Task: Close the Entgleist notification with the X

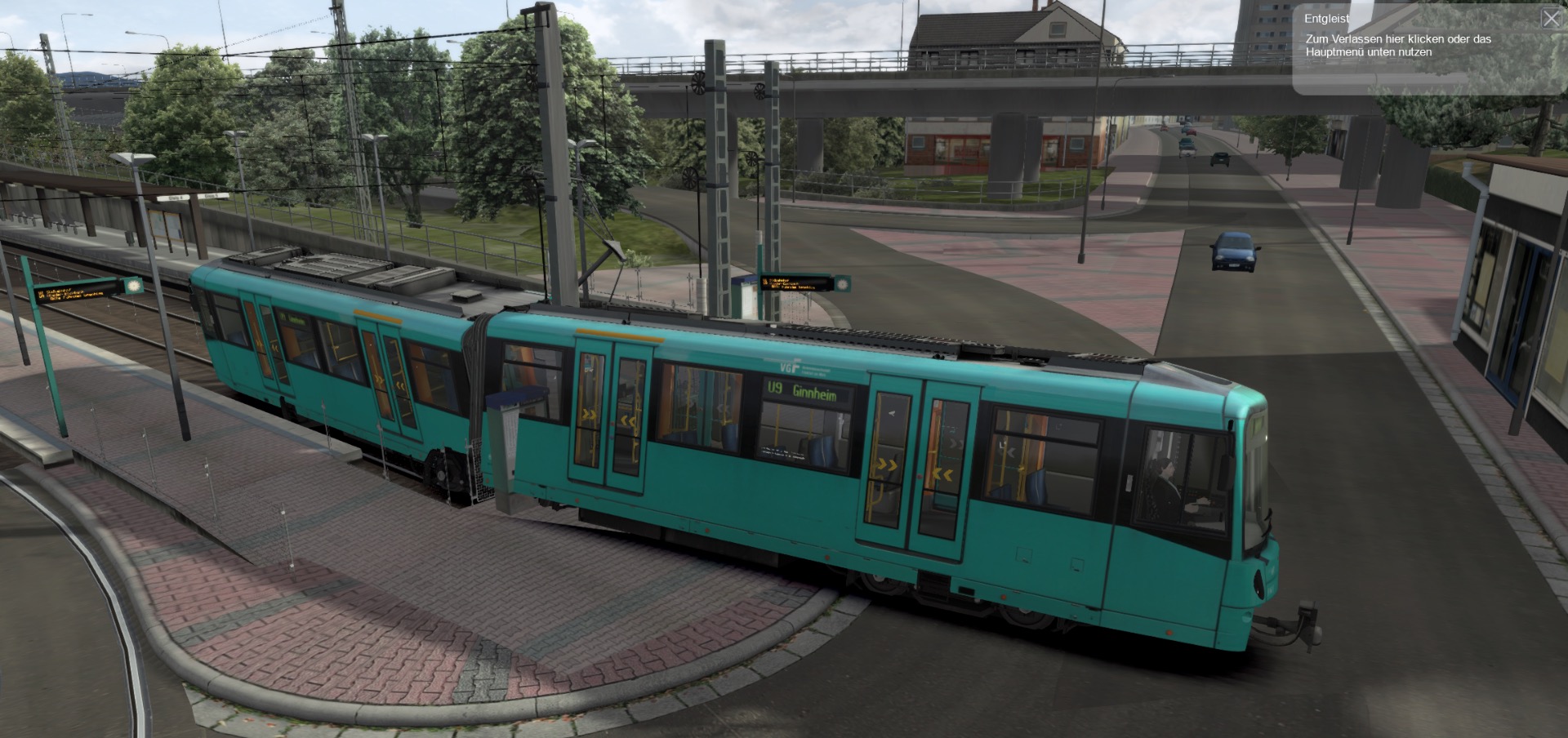Action: pyautogui.click(x=1551, y=19)
